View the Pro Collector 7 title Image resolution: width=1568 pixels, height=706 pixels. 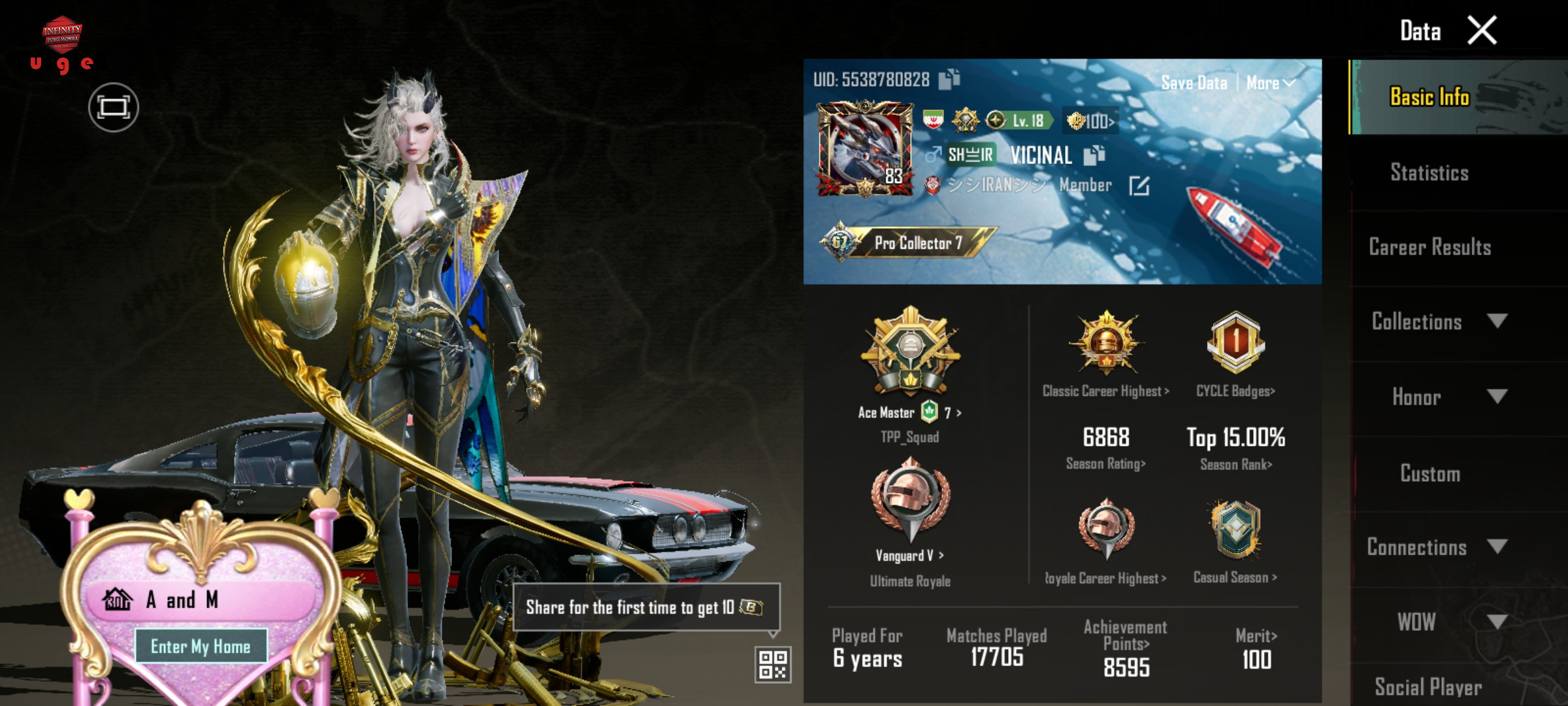917,243
